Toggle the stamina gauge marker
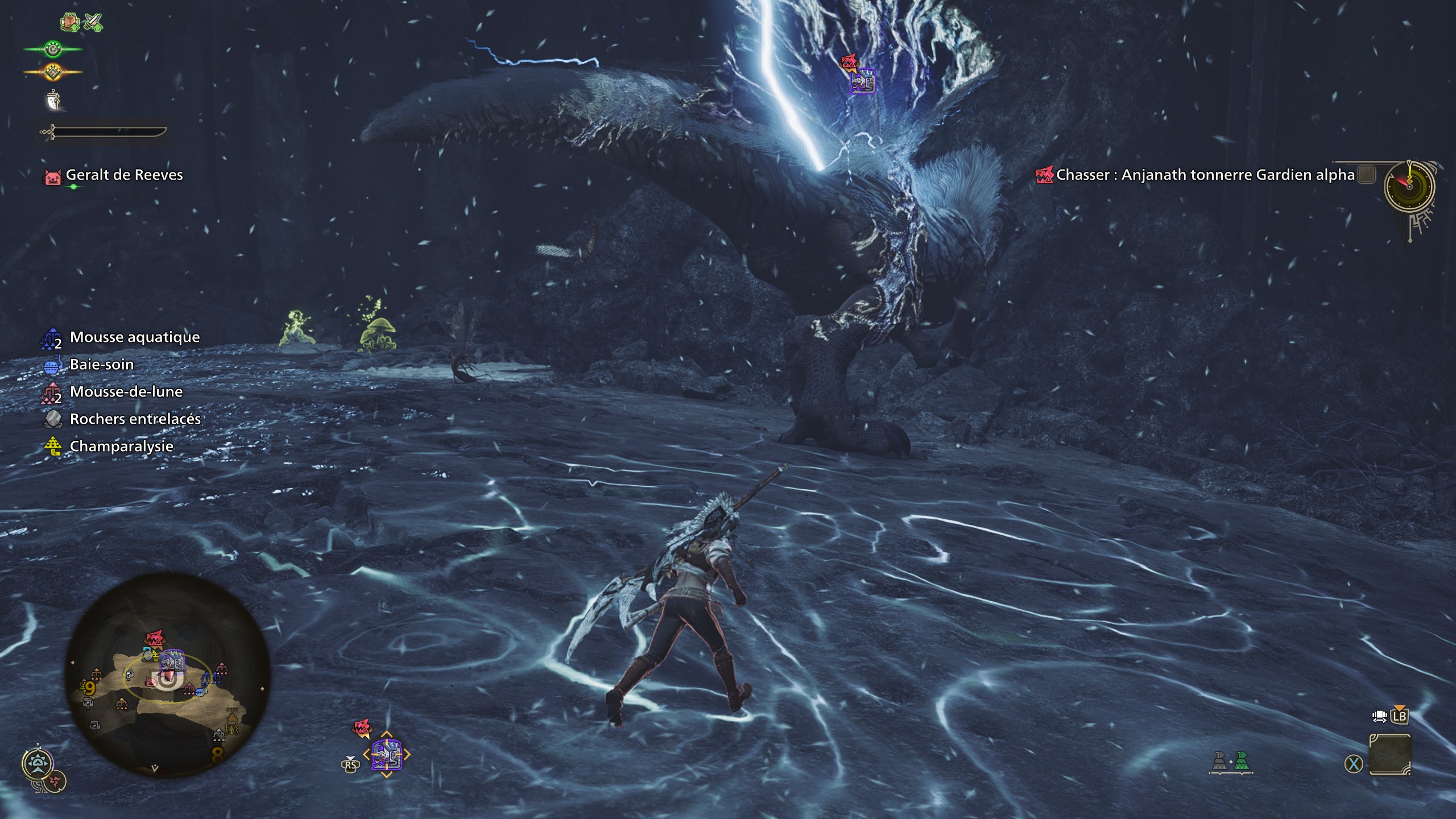This screenshot has height=819, width=1456. pyautogui.click(x=52, y=72)
